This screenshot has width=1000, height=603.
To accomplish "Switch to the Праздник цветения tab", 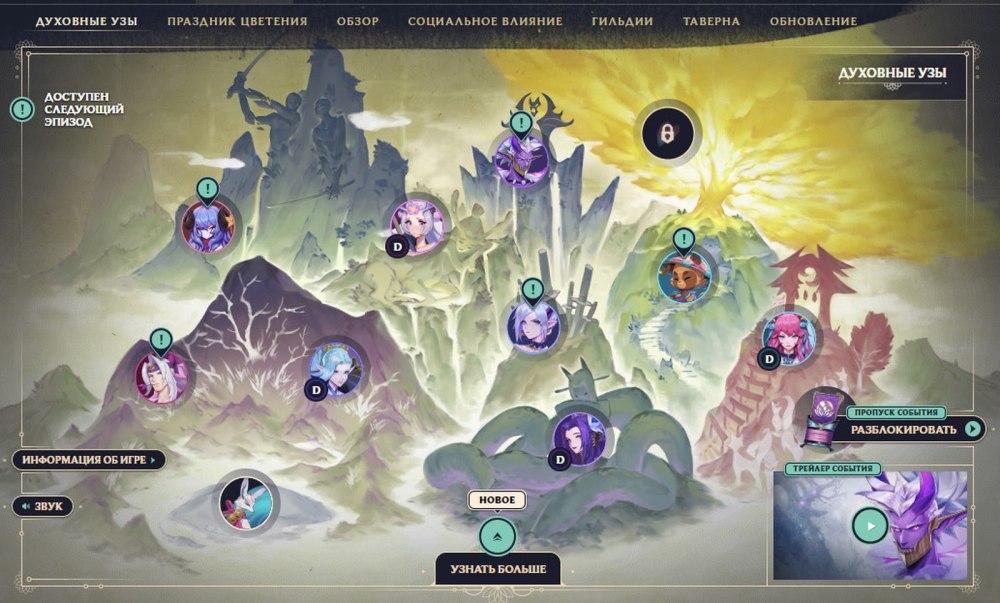I will point(237,21).
